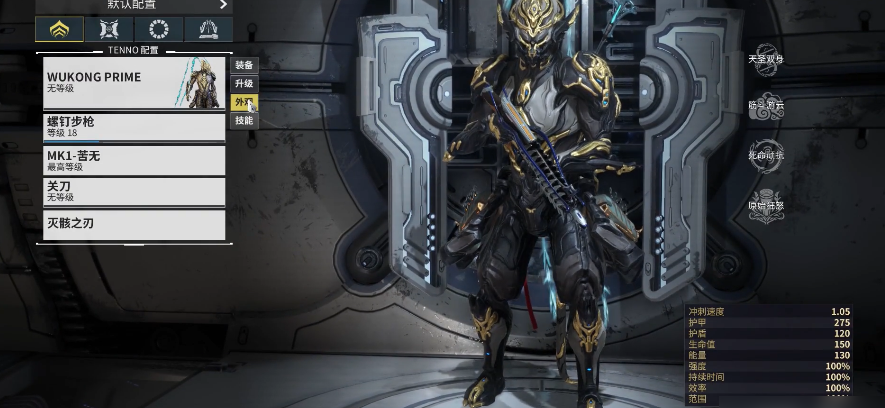Open the 默认配置 loadout selector
The image size is (885, 408).
click(x=134, y=5)
